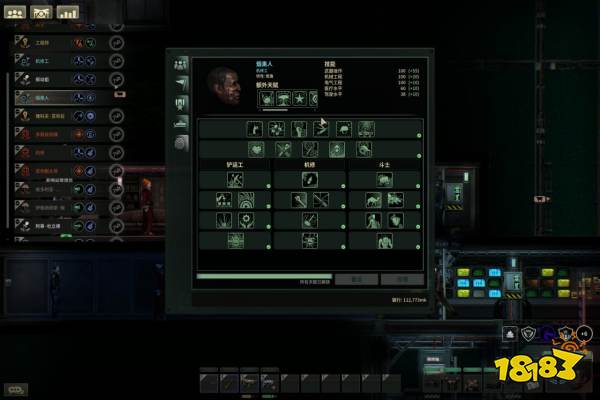Click the star icon under extra talents

(297, 99)
